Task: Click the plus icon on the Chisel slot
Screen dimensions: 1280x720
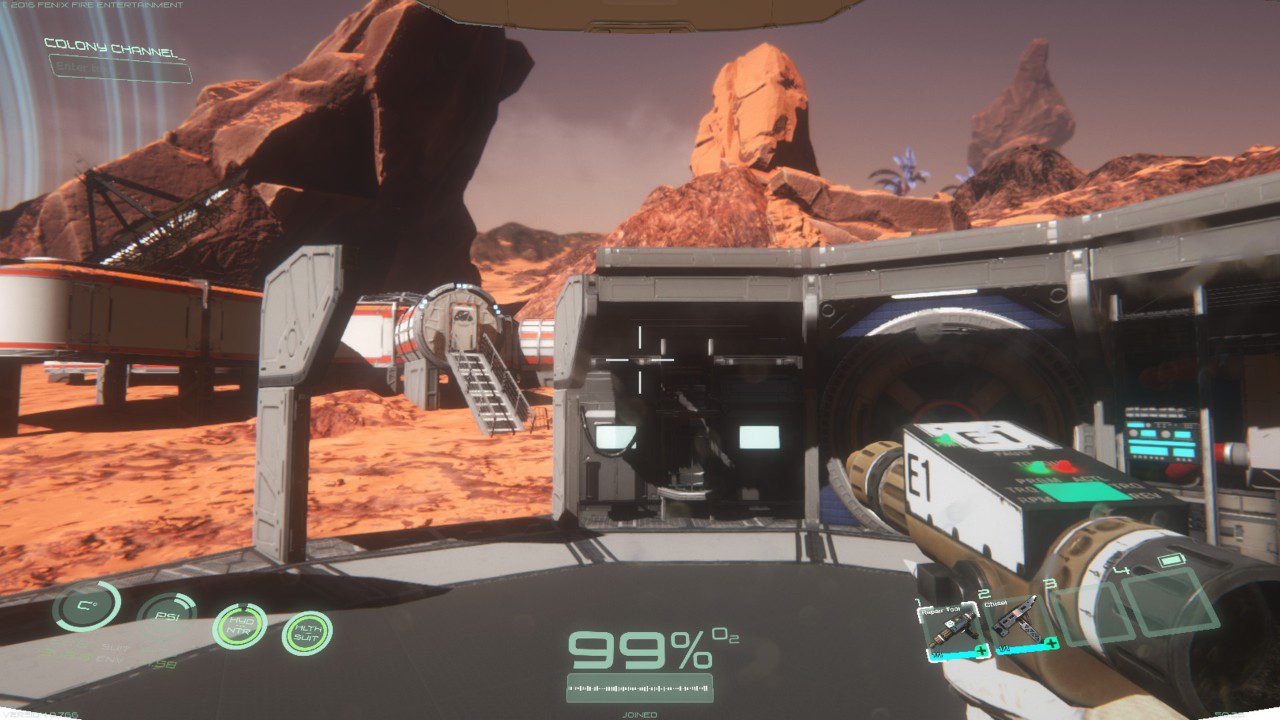Action: [1050, 642]
